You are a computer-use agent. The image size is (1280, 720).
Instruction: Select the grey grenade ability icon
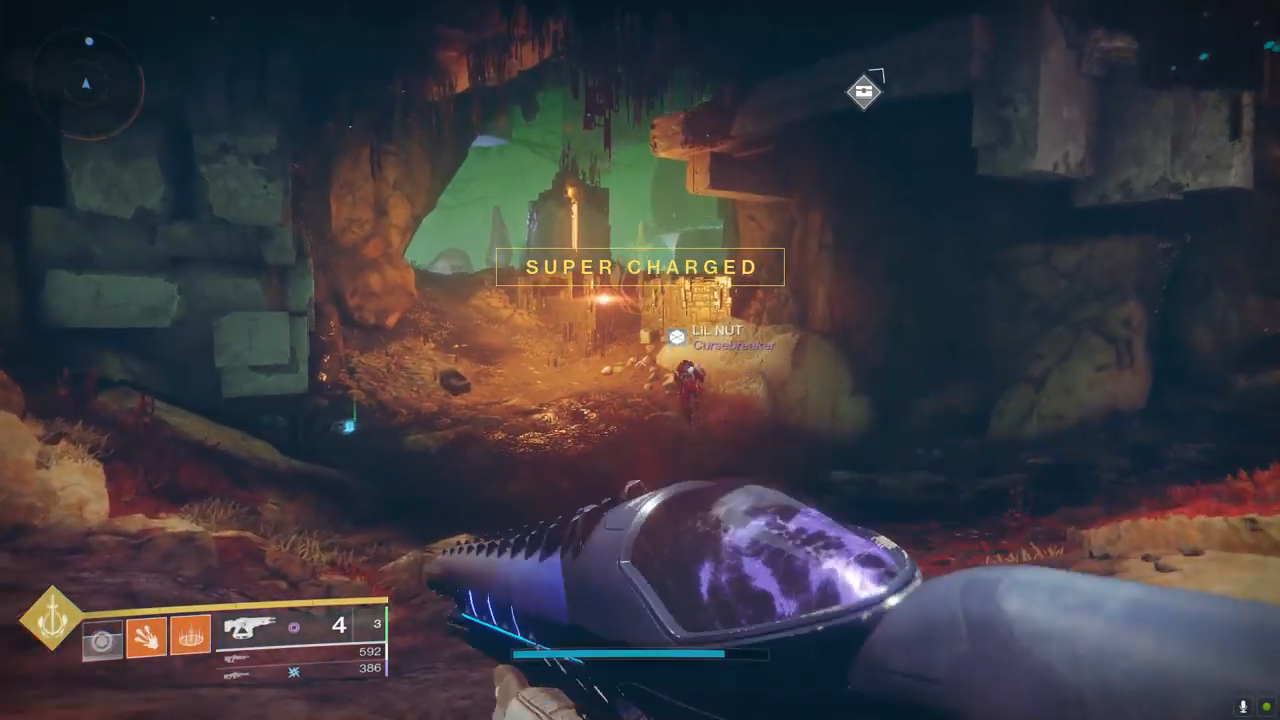102,640
